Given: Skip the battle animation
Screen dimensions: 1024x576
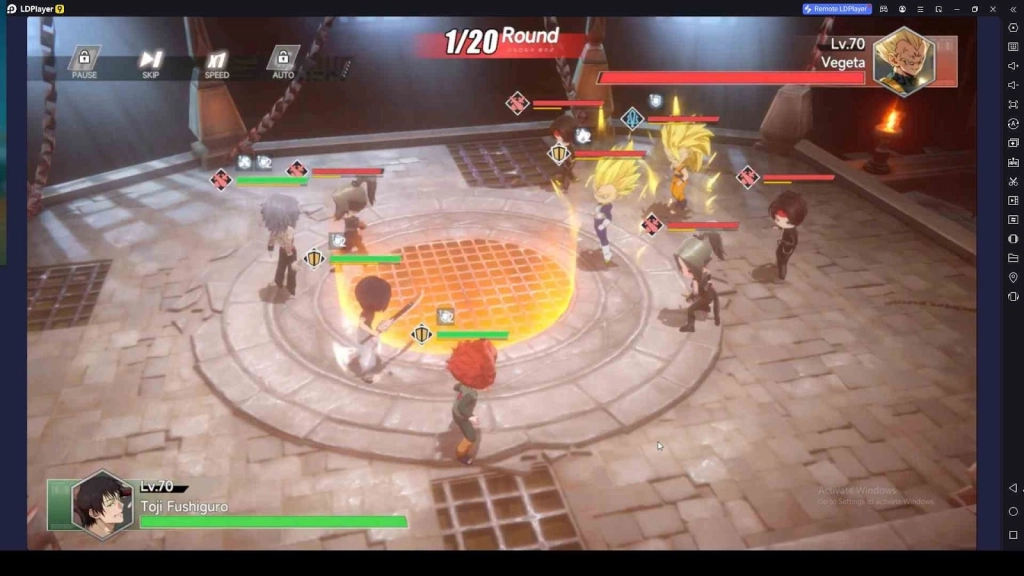Looking at the screenshot, I should 151,62.
